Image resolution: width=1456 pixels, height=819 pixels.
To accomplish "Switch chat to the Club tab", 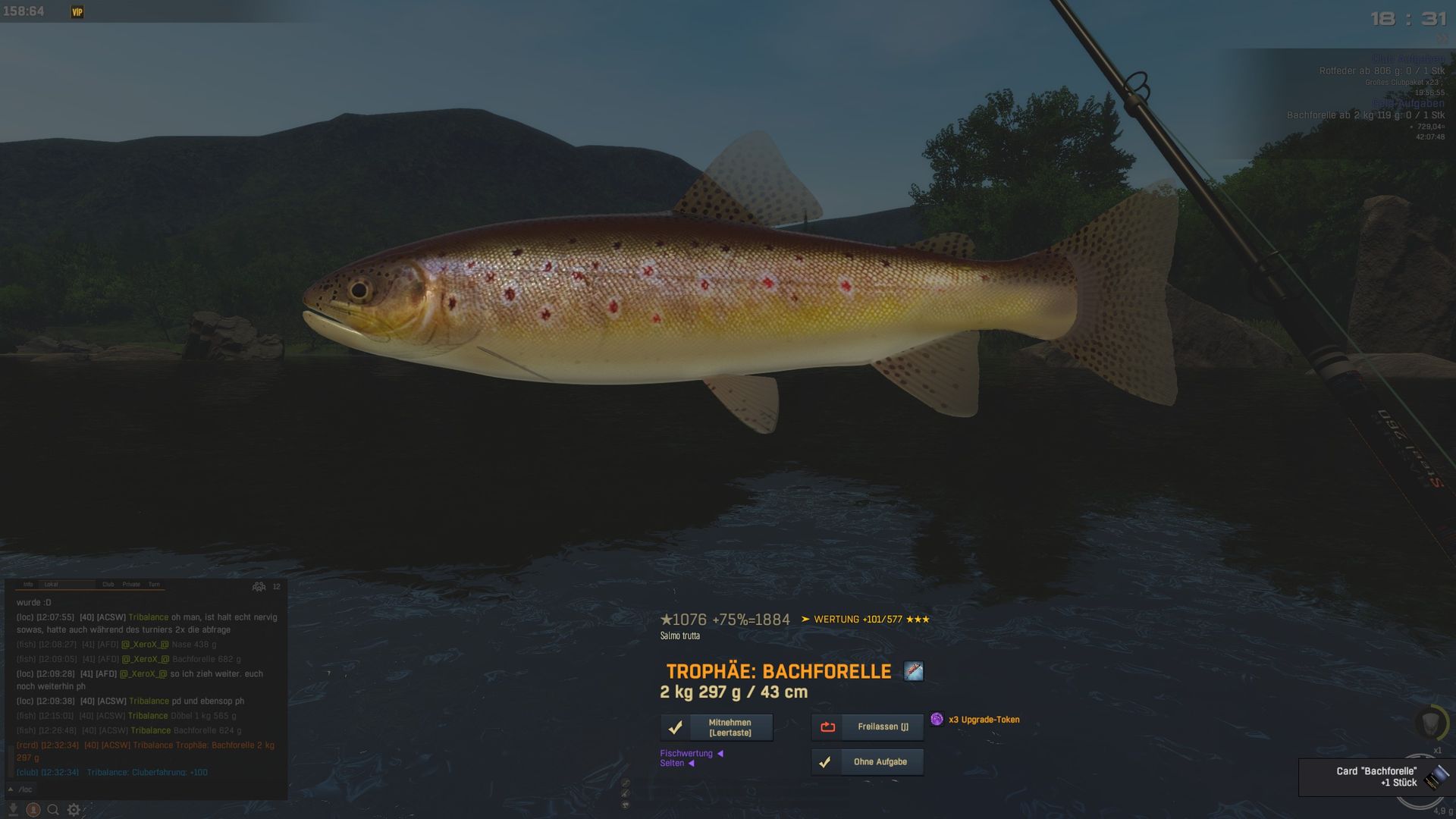I will (108, 585).
